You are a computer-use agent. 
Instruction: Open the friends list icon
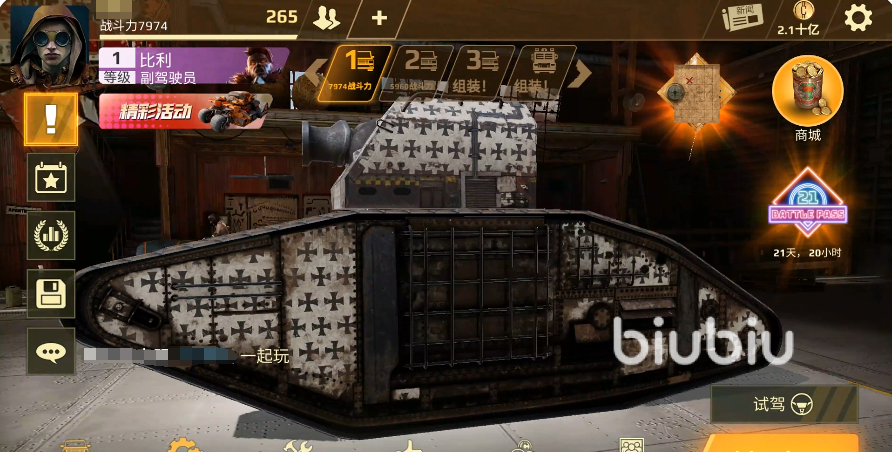click(x=326, y=17)
